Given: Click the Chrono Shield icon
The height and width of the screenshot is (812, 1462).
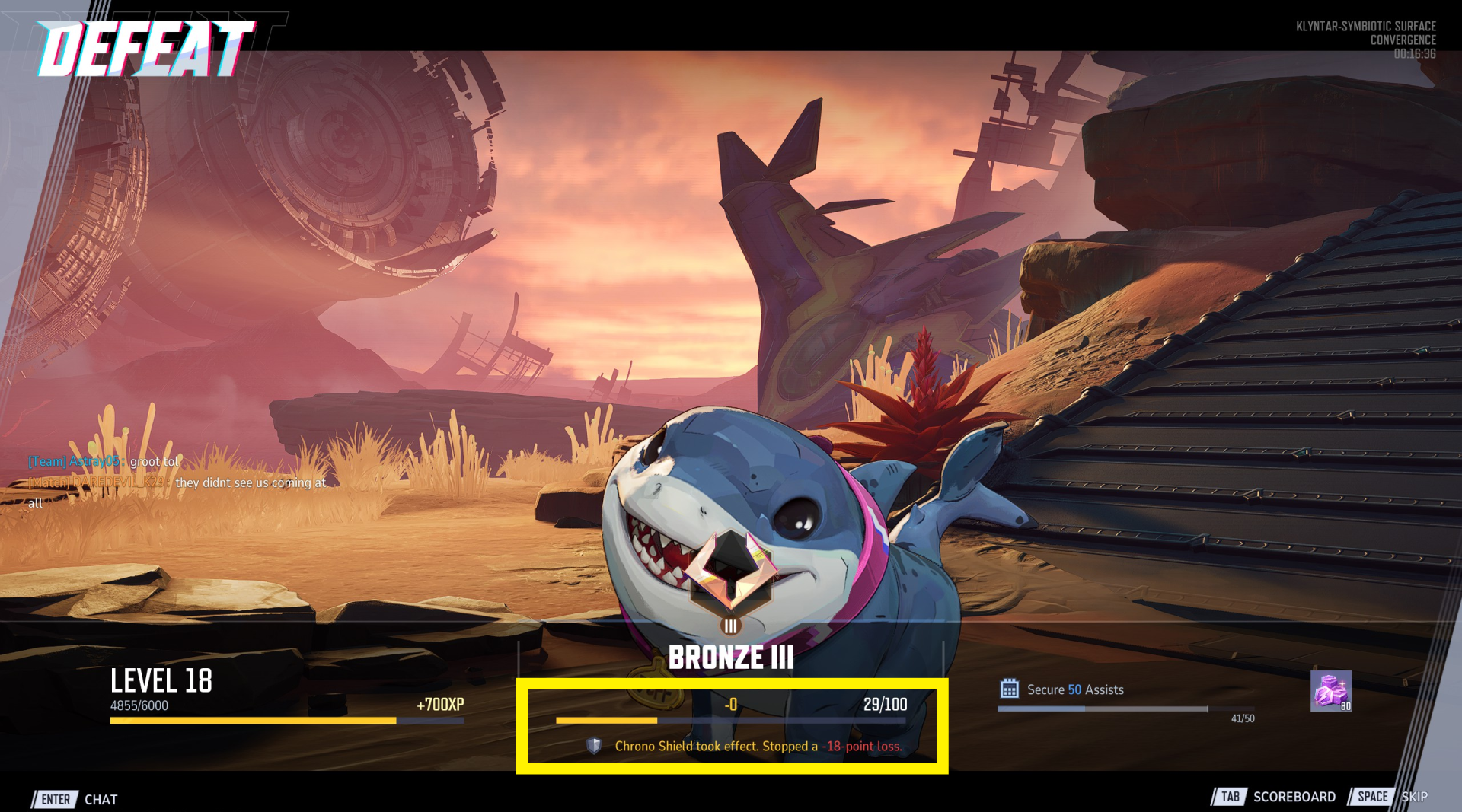Looking at the screenshot, I should [x=594, y=746].
